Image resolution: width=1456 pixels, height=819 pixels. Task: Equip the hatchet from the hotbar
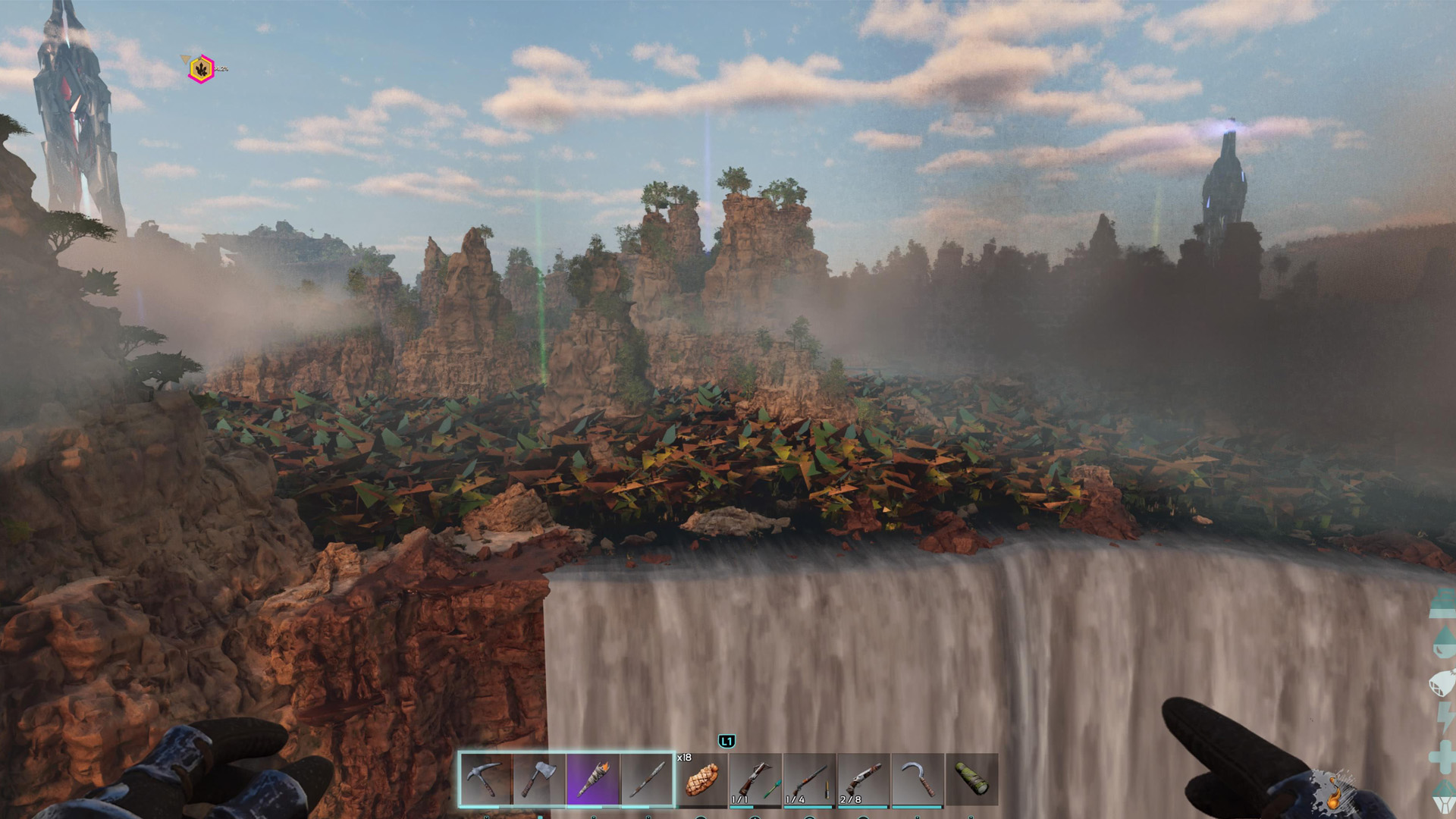(x=539, y=779)
